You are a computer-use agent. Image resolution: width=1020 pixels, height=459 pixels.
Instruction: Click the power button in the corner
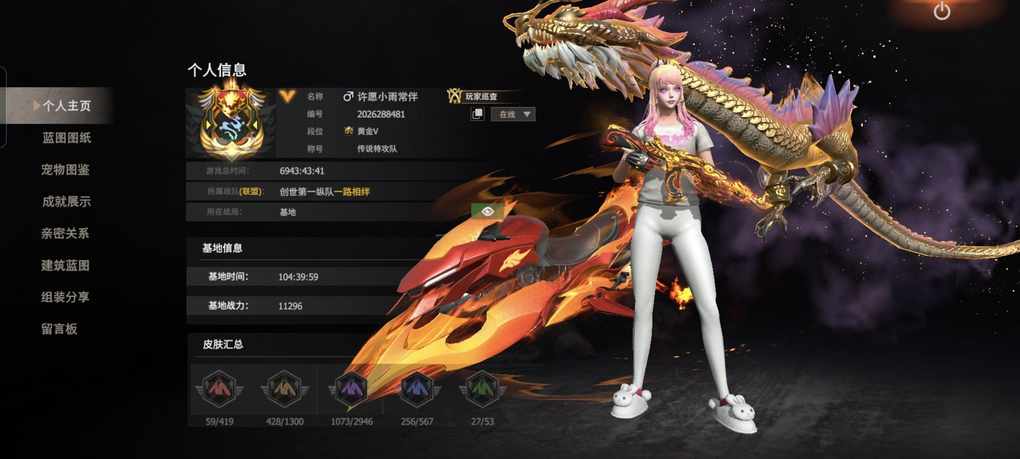click(x=941, y=12)
